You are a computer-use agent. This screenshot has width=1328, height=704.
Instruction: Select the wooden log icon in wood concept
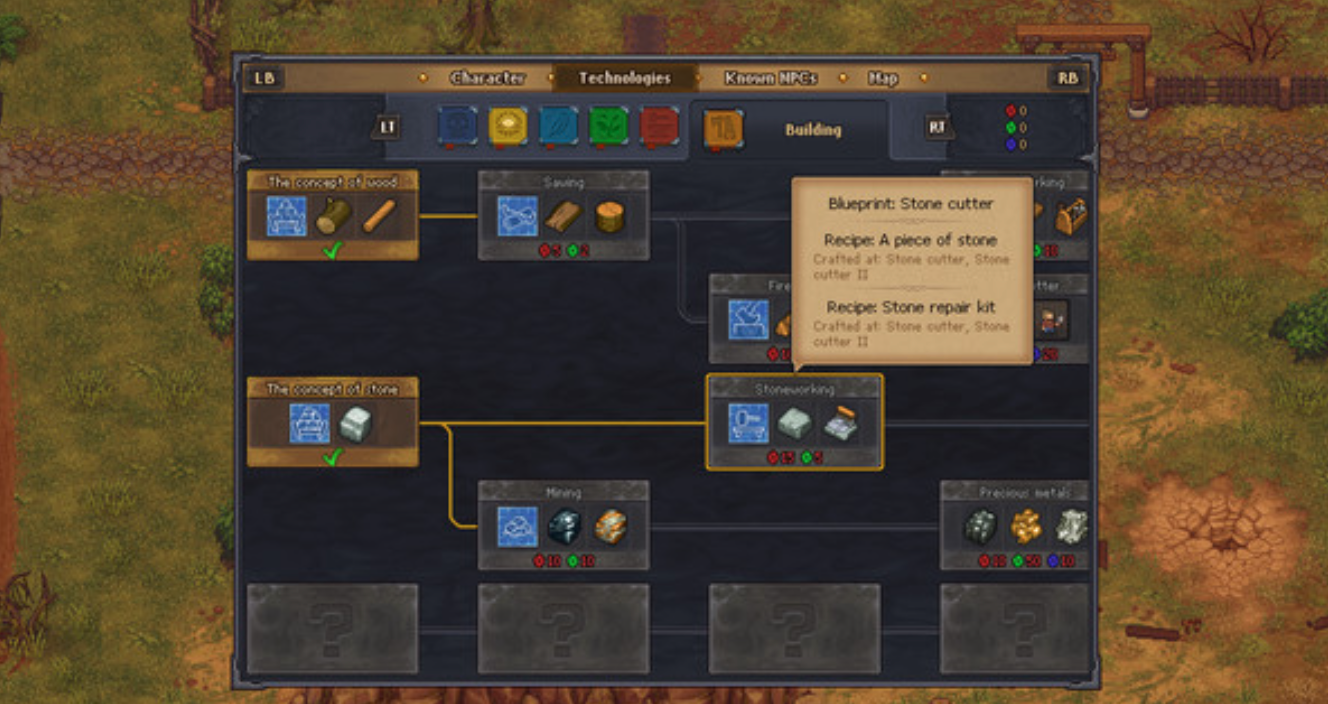click(333, 216)
